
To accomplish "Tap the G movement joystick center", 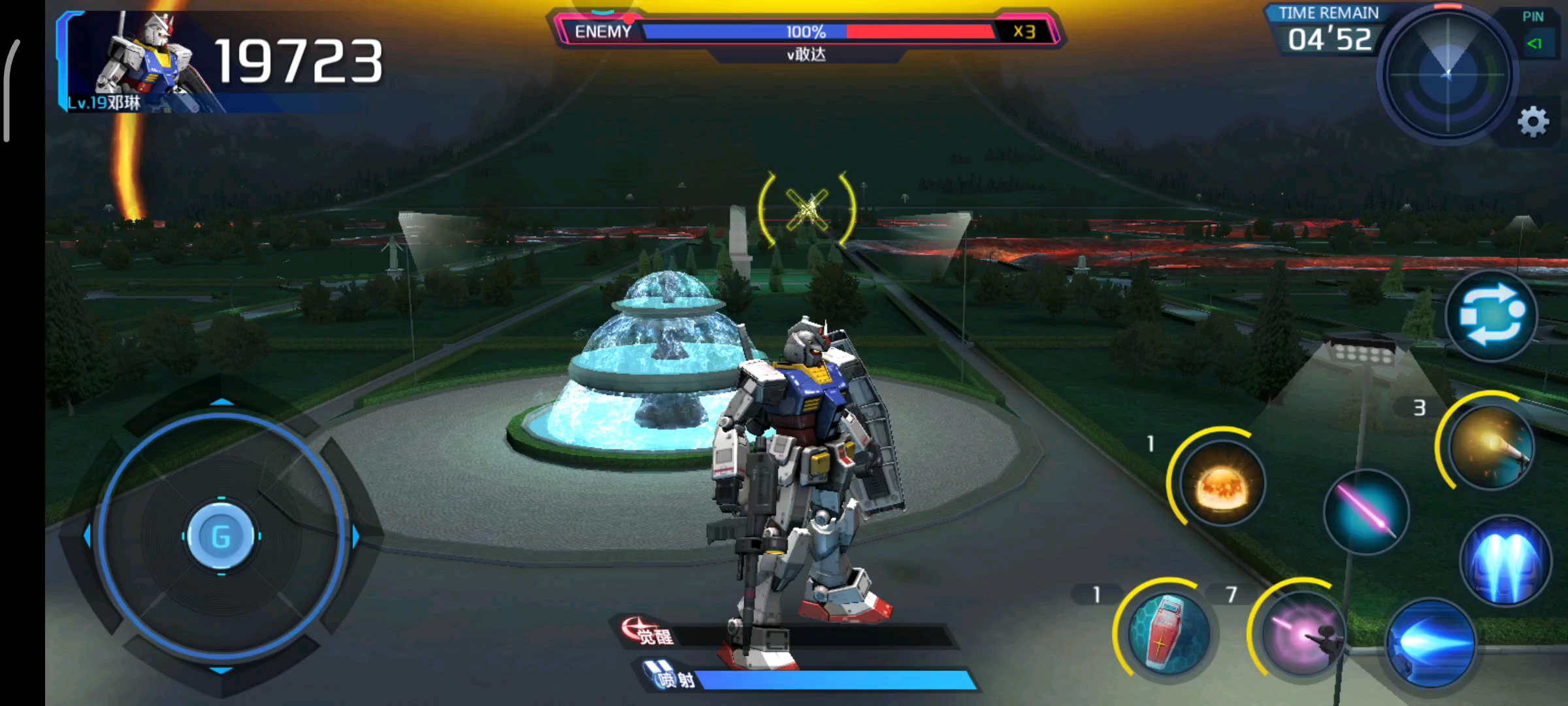I will coord(221,537).
